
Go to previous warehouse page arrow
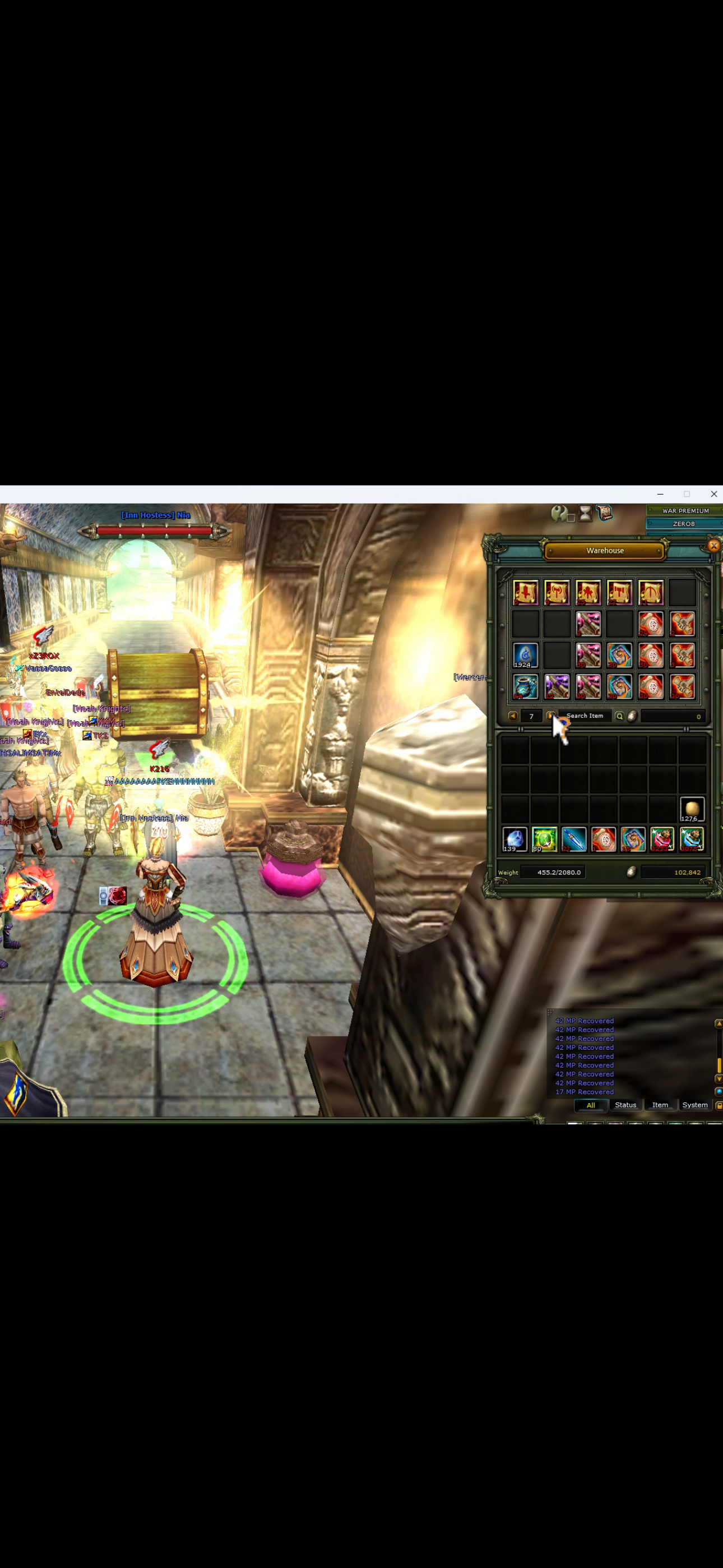tap(512, 716)
